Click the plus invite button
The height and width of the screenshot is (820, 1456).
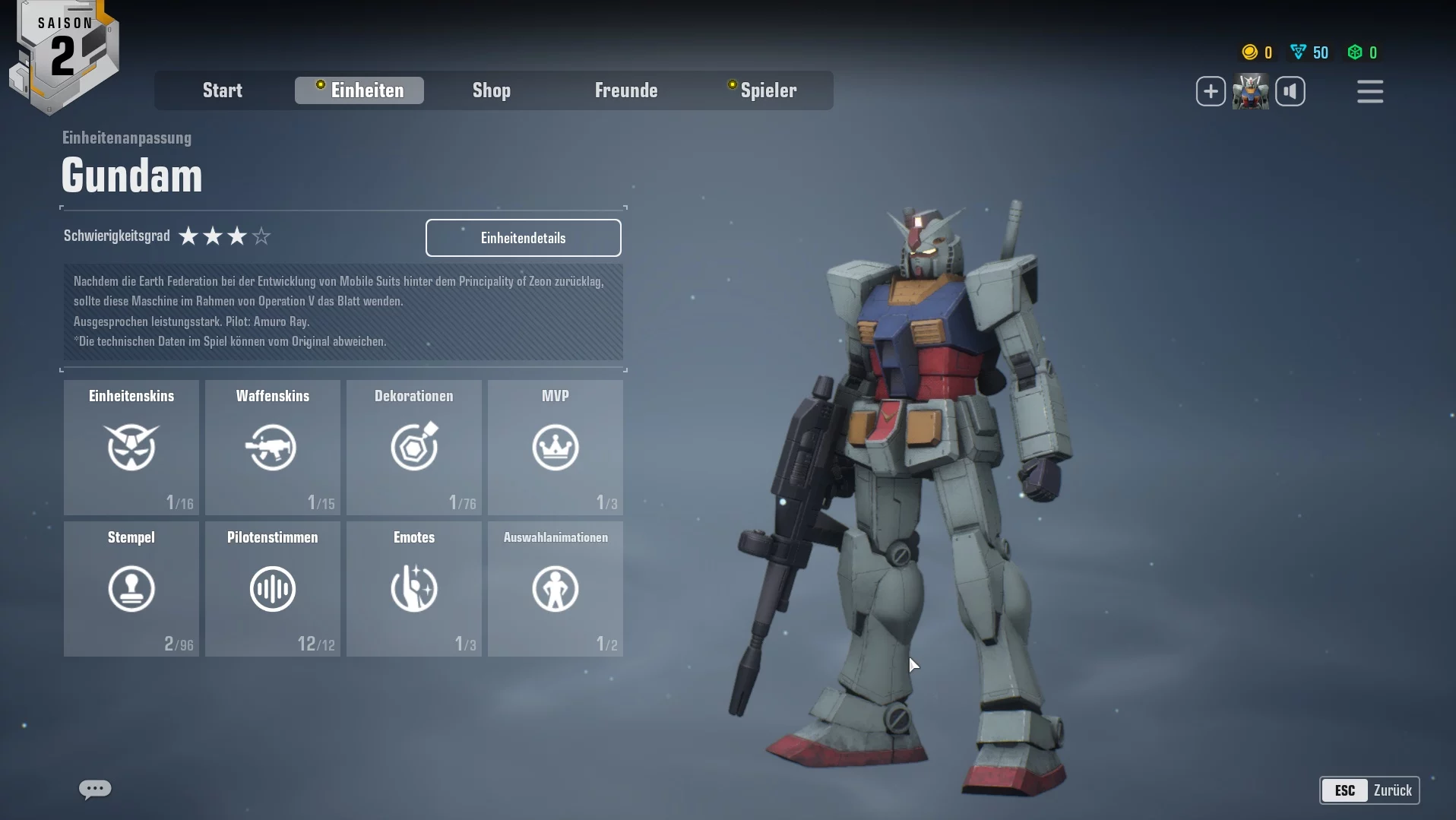1211,92
